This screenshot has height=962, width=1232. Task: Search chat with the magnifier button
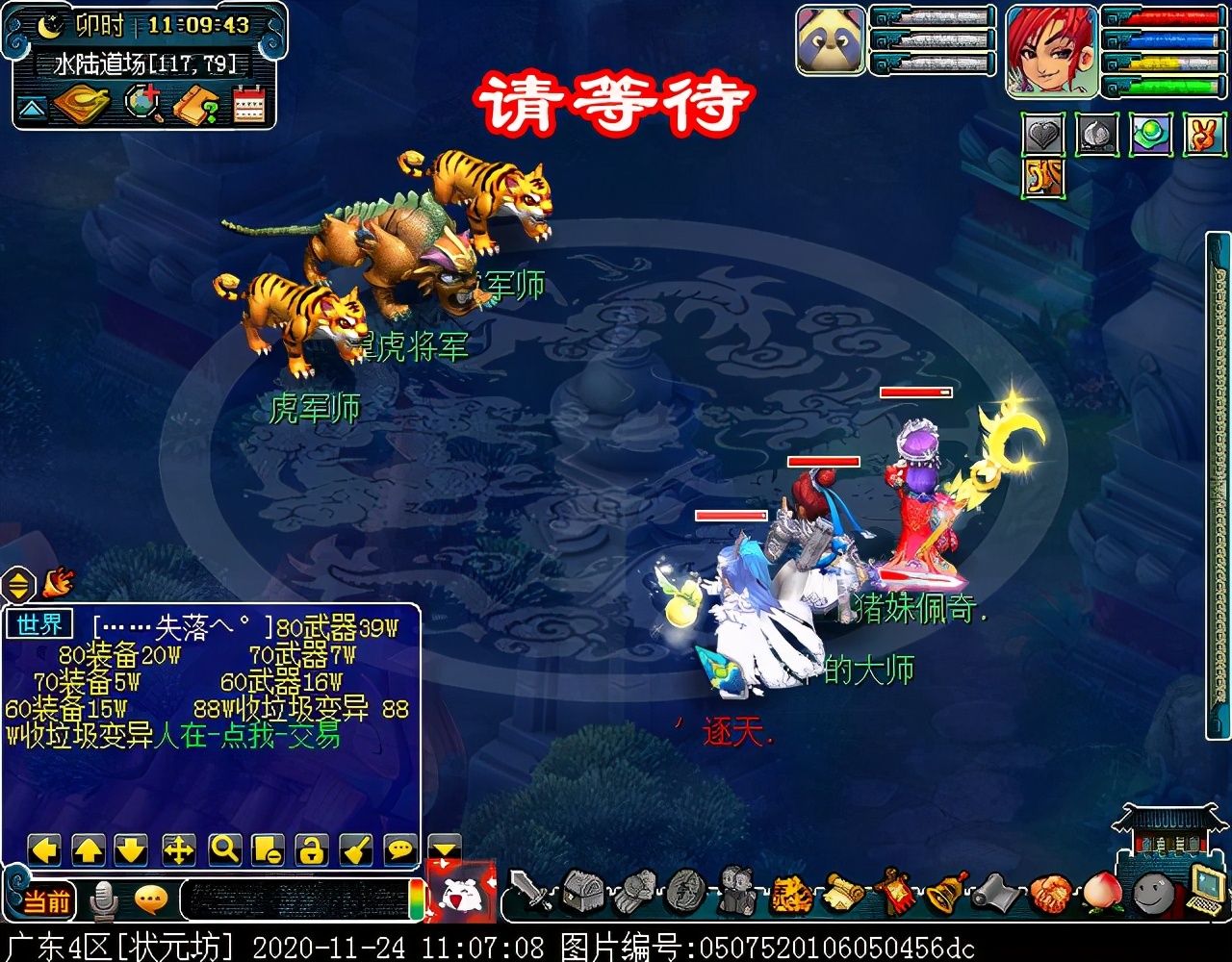coord(224,849)
